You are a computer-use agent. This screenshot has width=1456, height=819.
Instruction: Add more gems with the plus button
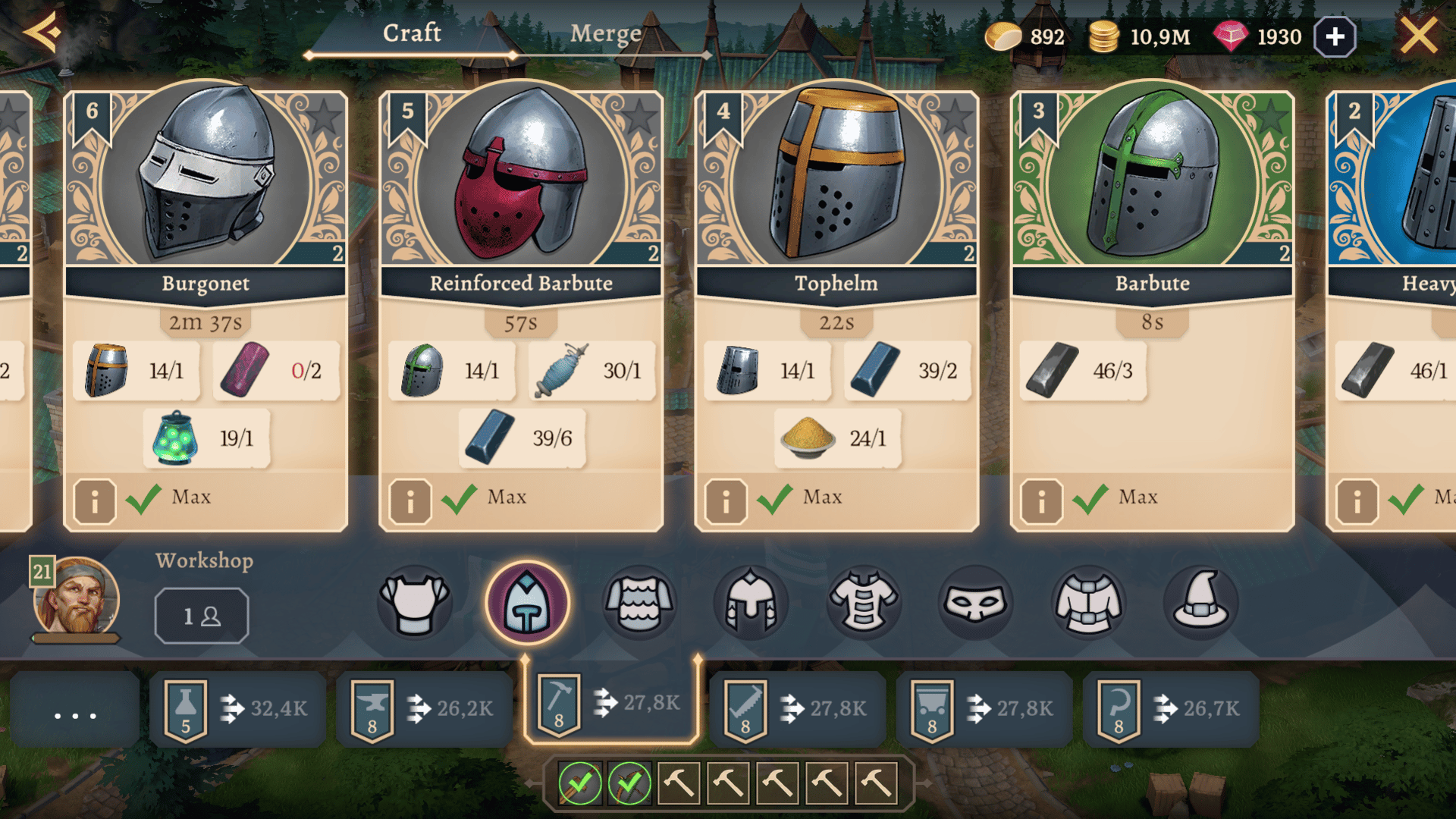pyautogui.click(x=1335, y=36)
